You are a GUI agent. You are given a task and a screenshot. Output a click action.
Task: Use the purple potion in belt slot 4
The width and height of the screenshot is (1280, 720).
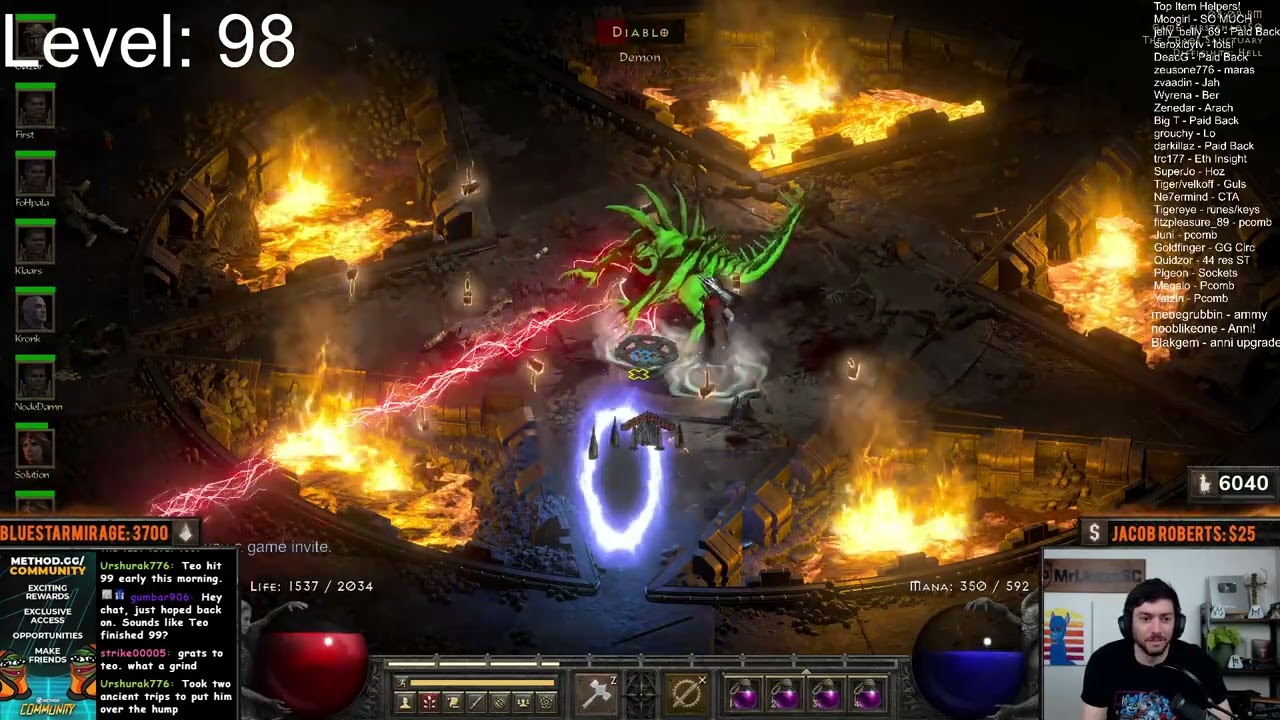tap(868, 694)
